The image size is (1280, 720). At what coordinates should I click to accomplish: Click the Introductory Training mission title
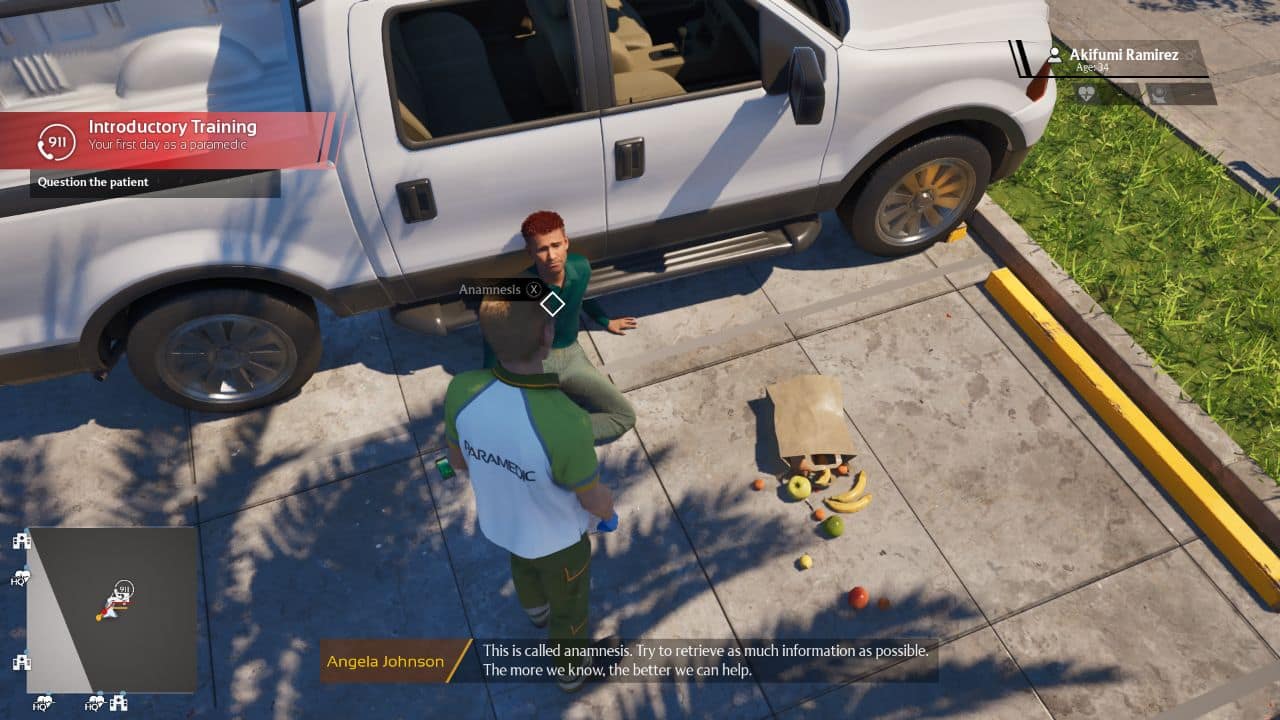[173, 127]
